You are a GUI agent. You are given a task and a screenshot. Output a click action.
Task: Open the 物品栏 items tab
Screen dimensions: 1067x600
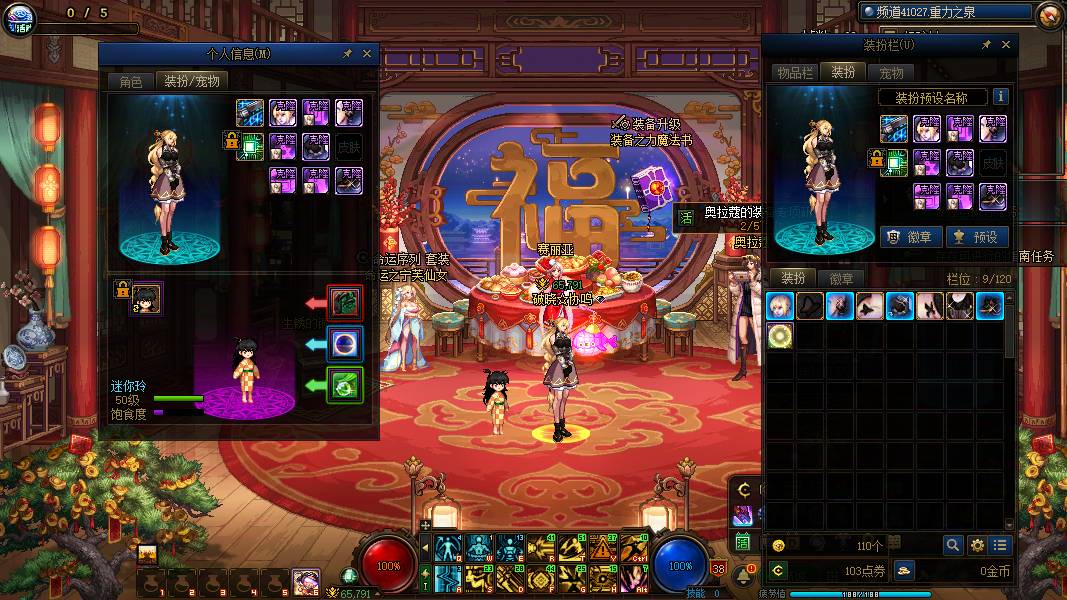tap(795, 73)
